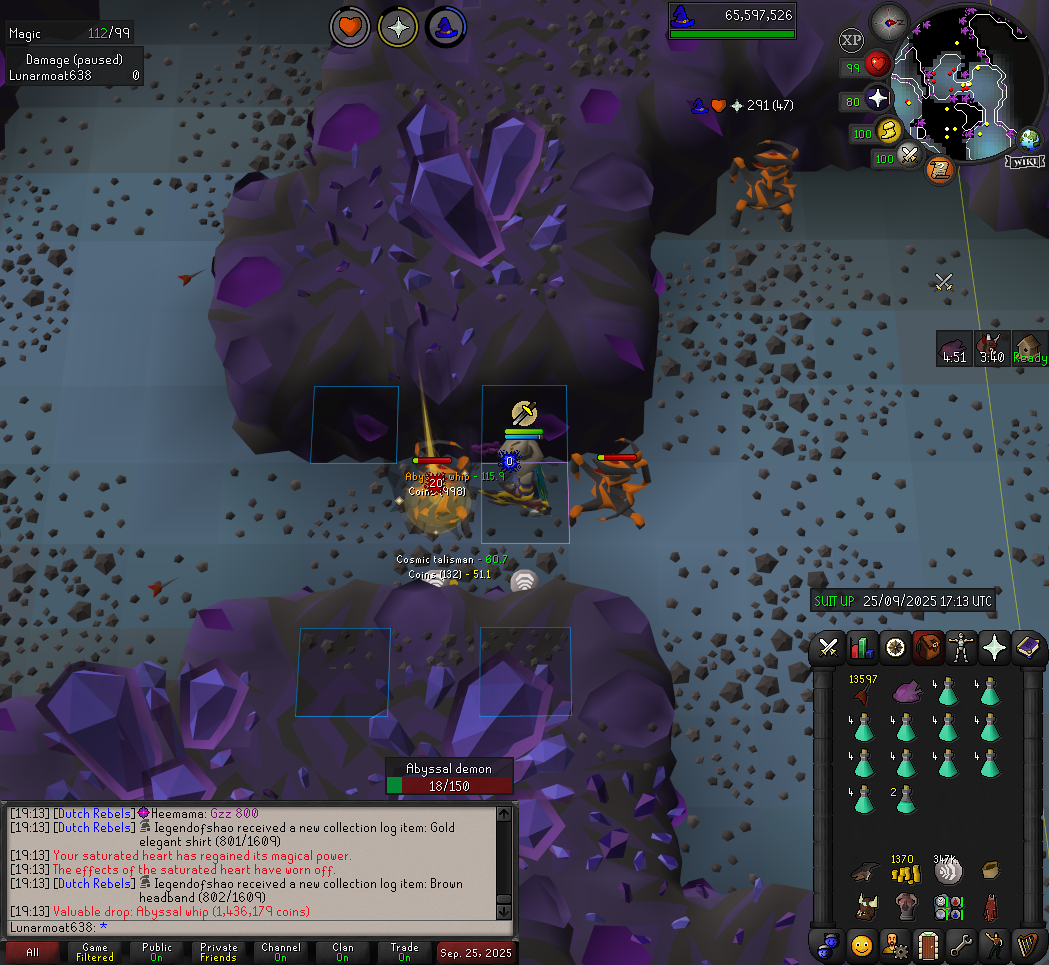Viewport: 1049px width, 965px height.
Task: Toggle run using the boot energy orb
Action: tap(888, 130)
